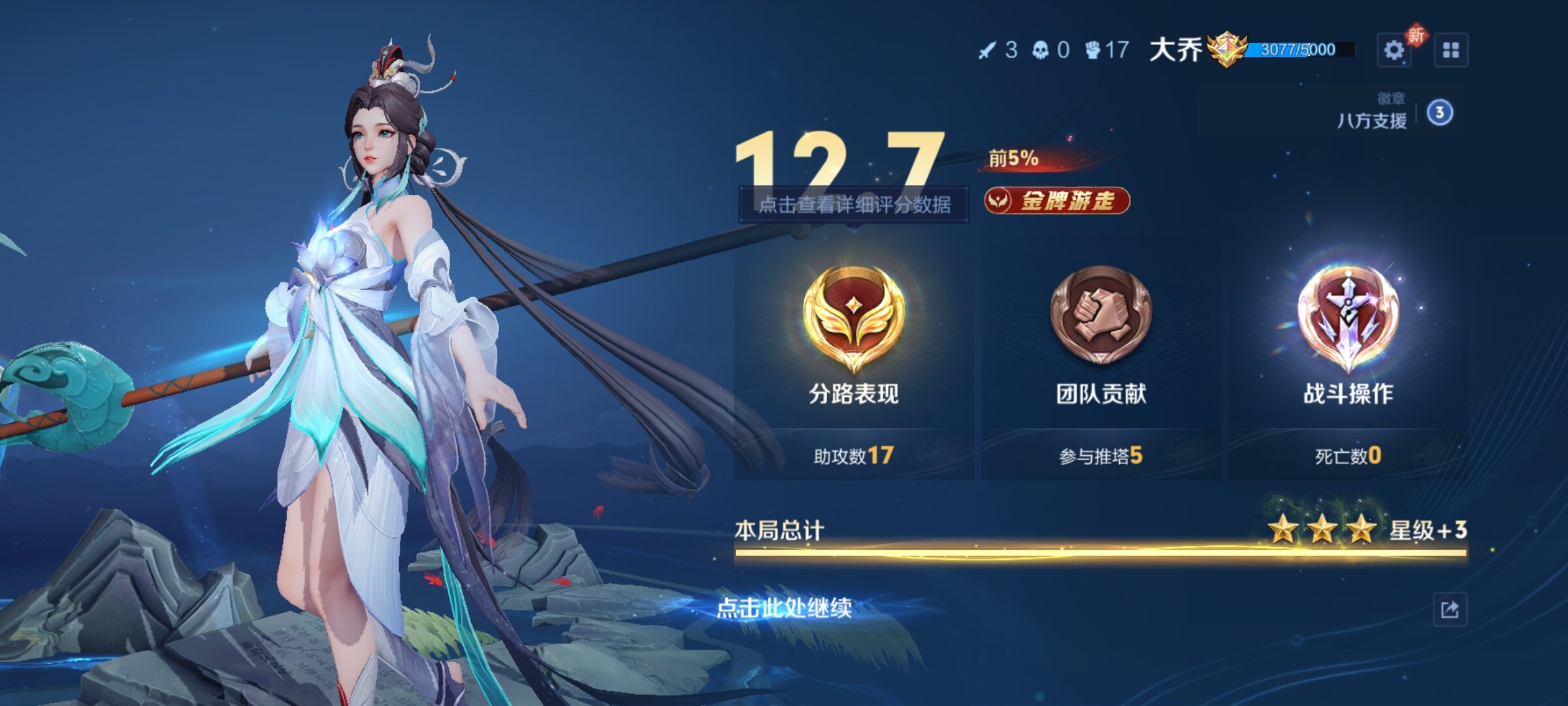1568x706 pixels.
Task: Open the gear settings icon
Action: [1394, 50]
